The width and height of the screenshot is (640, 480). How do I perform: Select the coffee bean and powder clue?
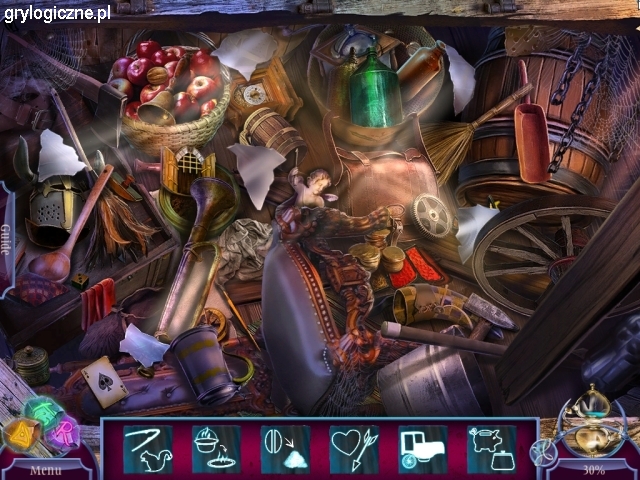tap(285, 448)
